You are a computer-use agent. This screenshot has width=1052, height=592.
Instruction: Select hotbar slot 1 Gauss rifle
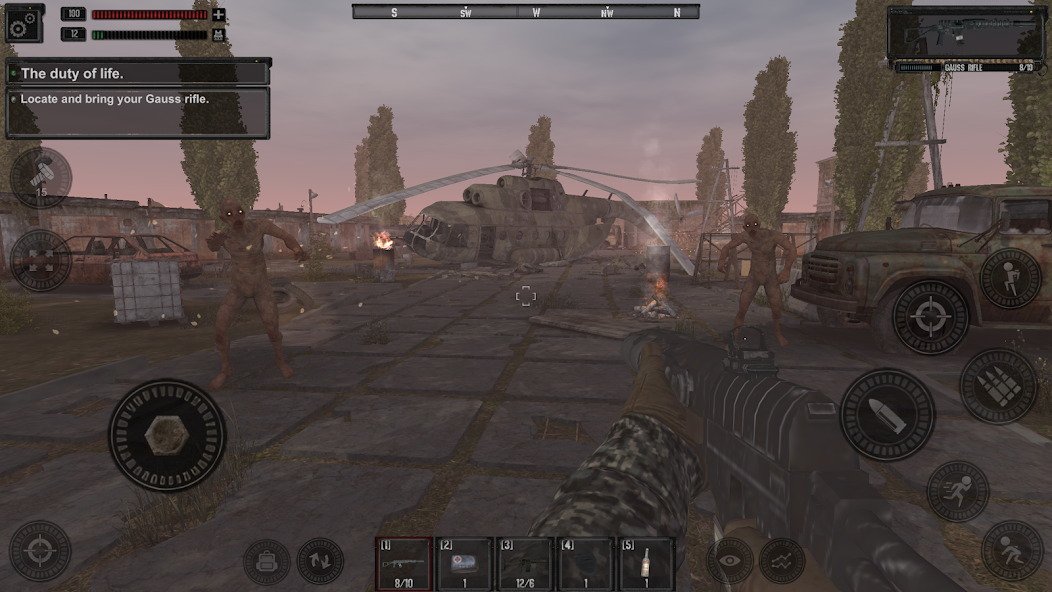tap(404, 564)
